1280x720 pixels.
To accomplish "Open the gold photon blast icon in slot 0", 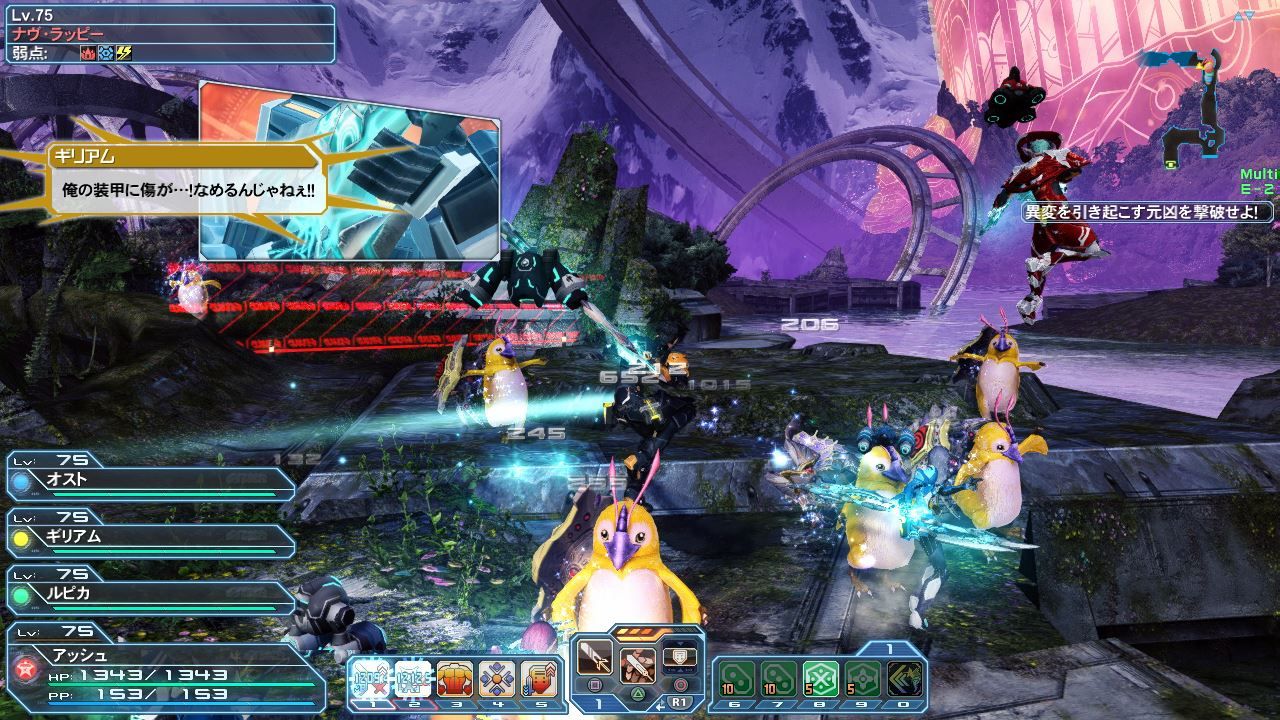I will pyautogui.click(x=904, y=678).
